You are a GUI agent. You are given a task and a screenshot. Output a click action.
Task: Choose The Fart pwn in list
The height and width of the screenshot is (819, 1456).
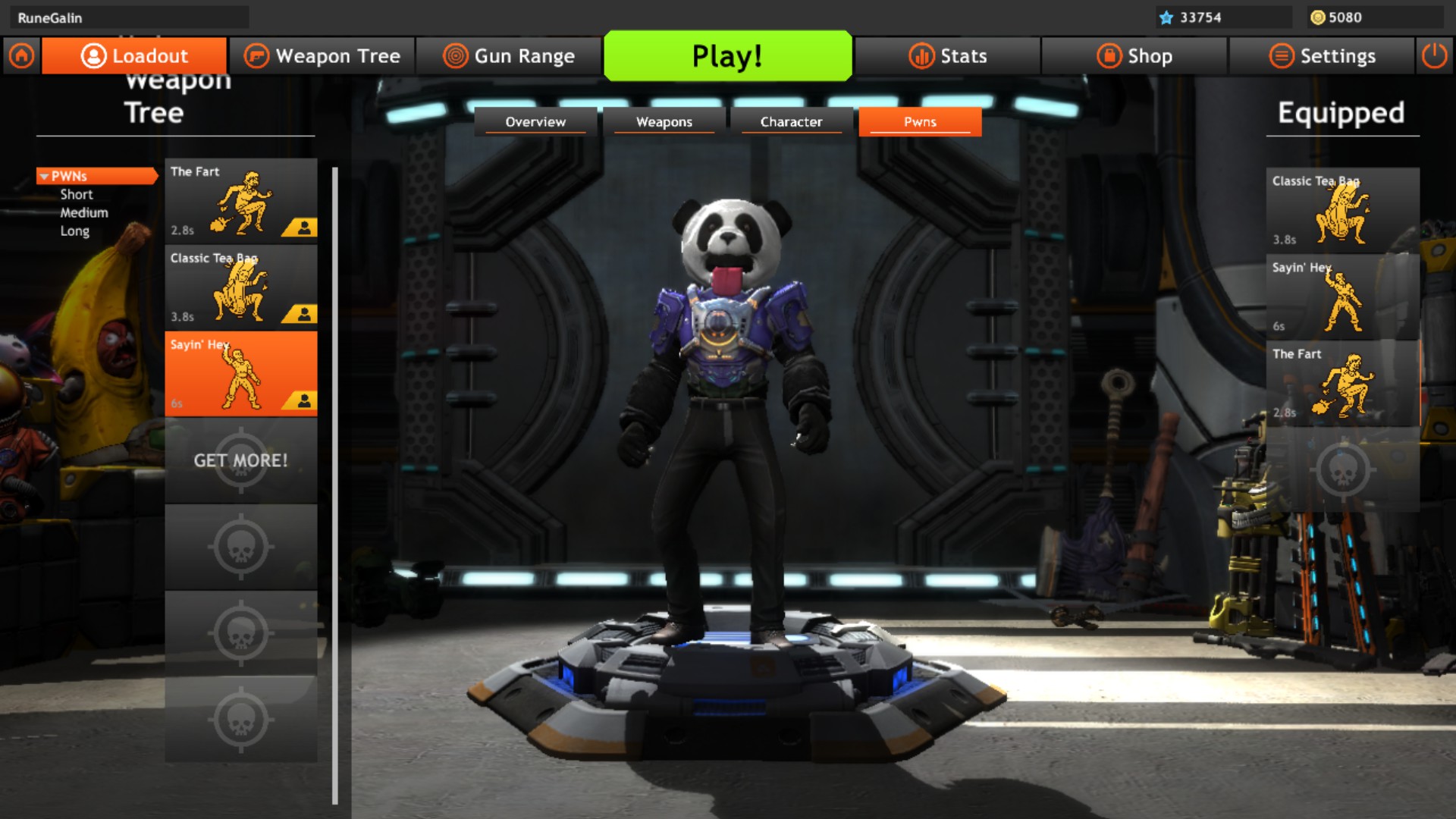[x=241, y=201]
